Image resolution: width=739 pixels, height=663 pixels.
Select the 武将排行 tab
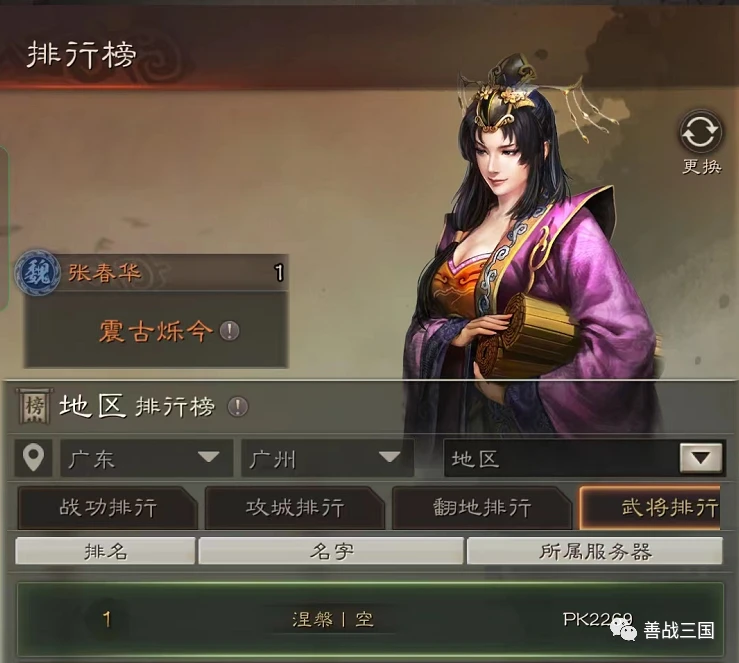coord(657,508)
